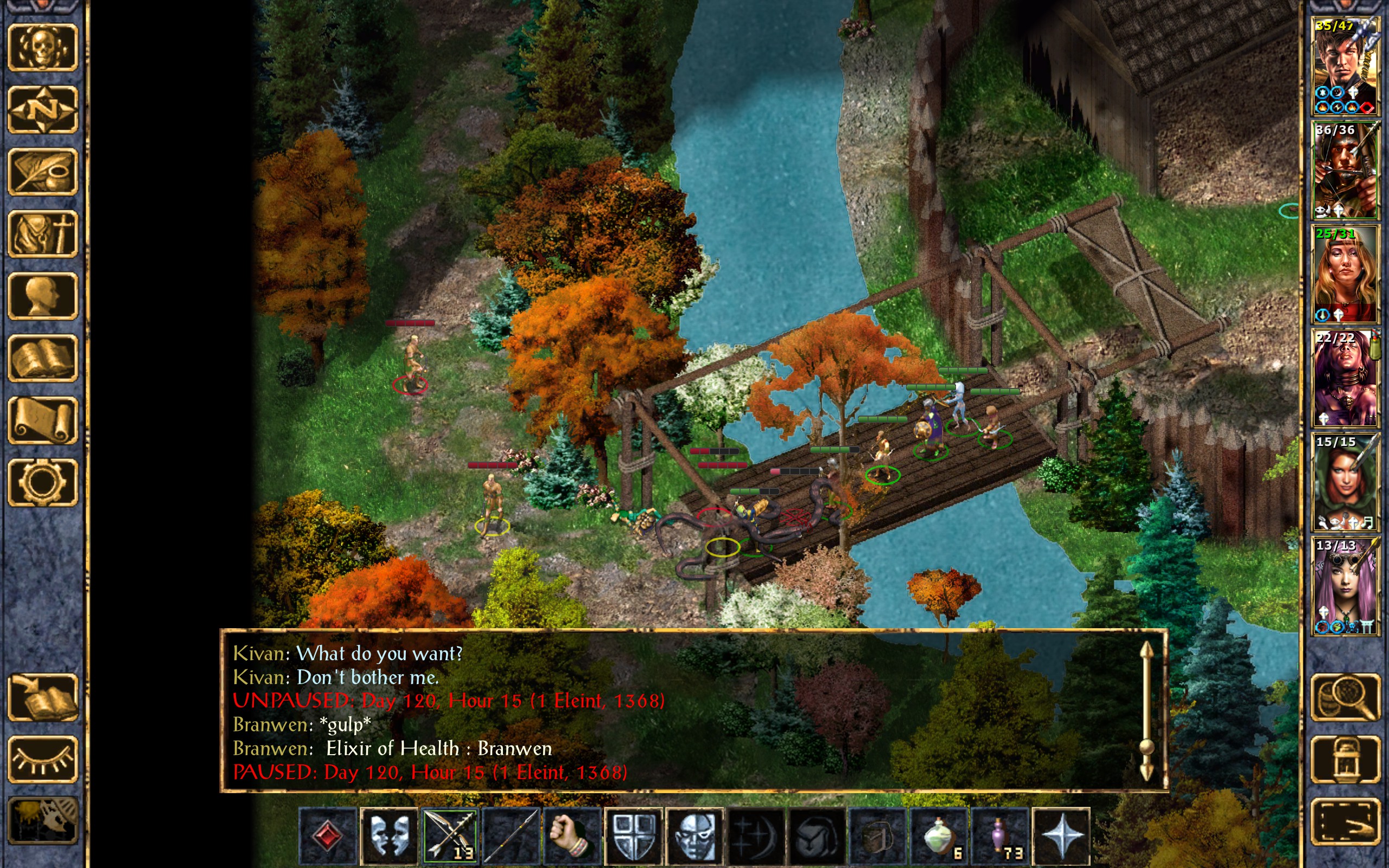Select the purple-haired portrait with 13/13
The image size is (1389, 868).
click(x=1345, y=585)
